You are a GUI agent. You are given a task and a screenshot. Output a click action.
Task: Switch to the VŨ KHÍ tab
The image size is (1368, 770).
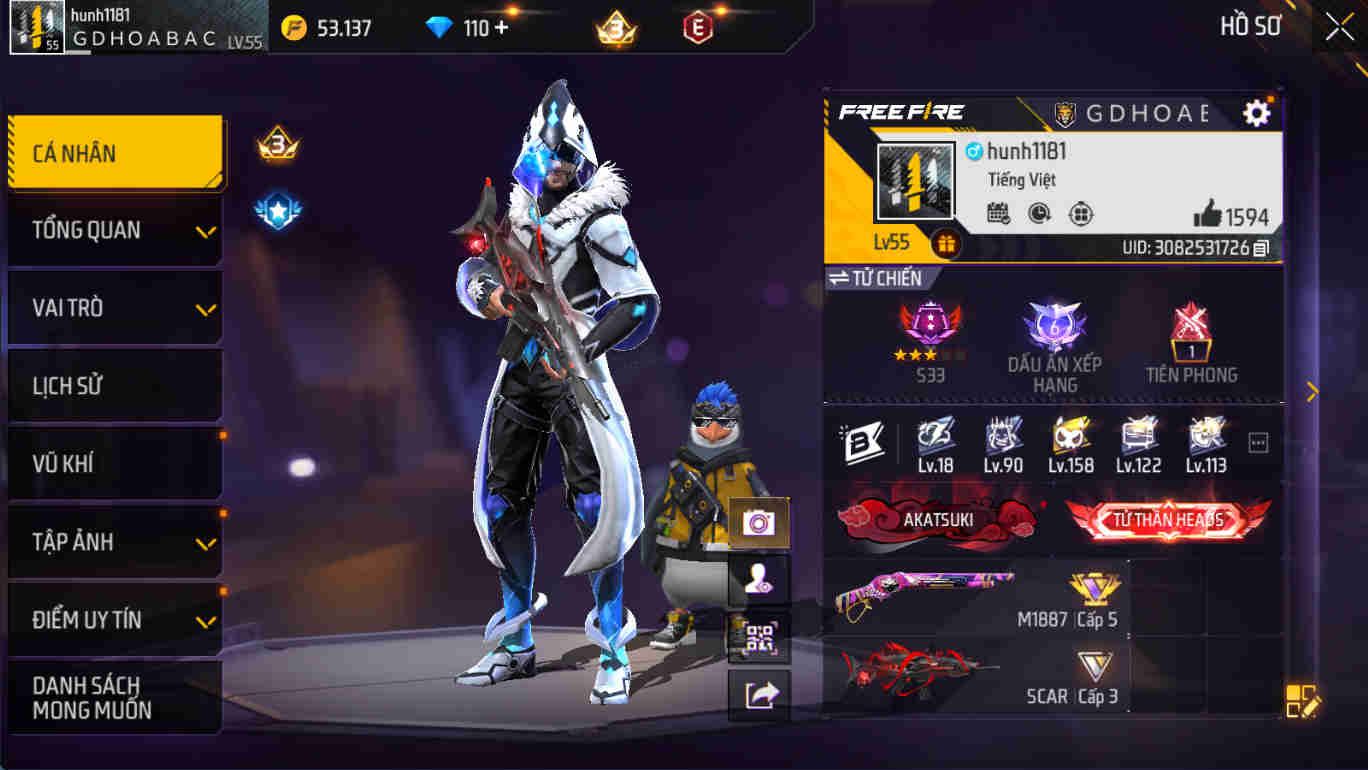115,463
